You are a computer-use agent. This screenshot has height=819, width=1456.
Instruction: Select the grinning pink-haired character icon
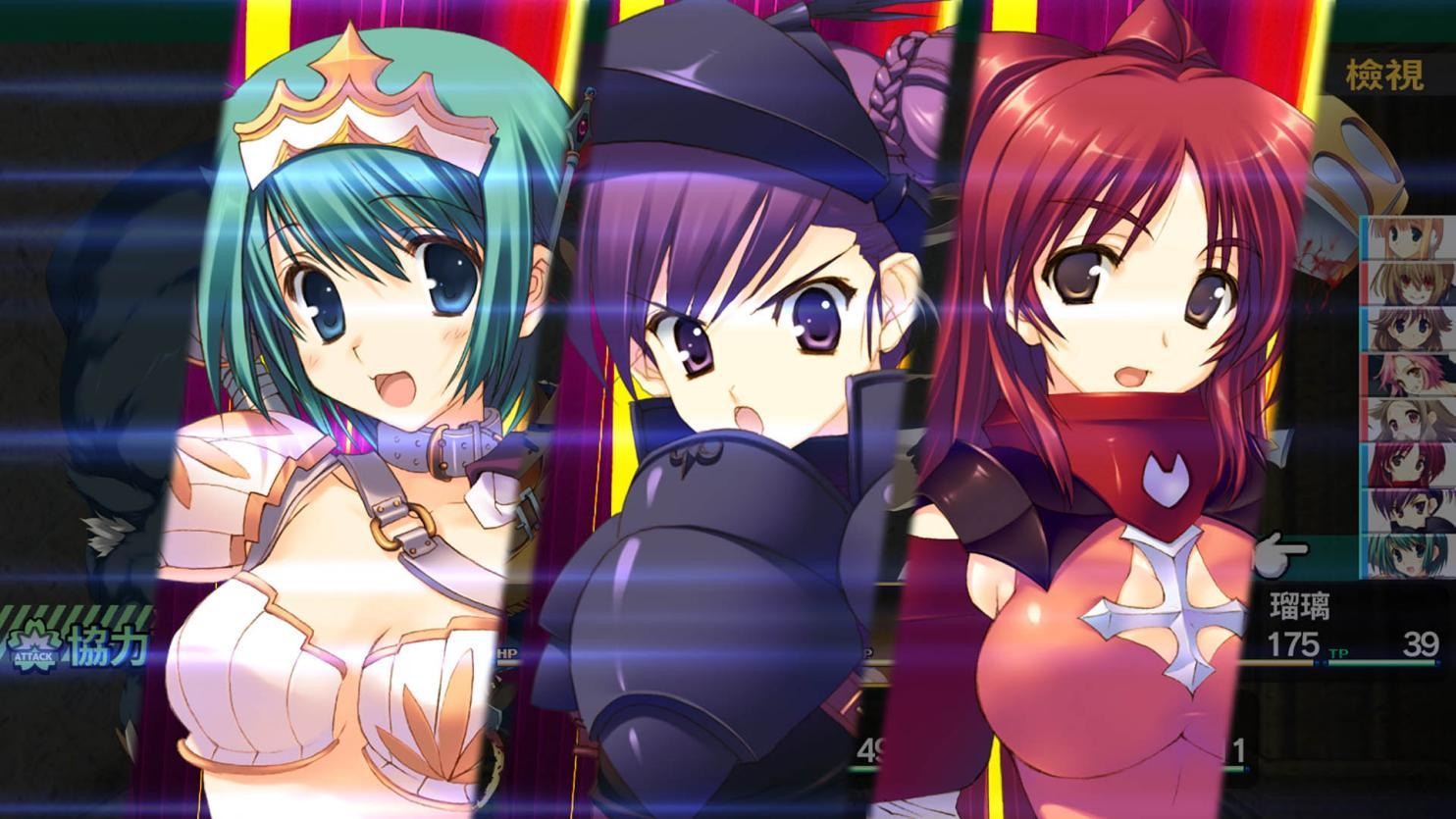pyautogui.click(x=1411, y=283)
